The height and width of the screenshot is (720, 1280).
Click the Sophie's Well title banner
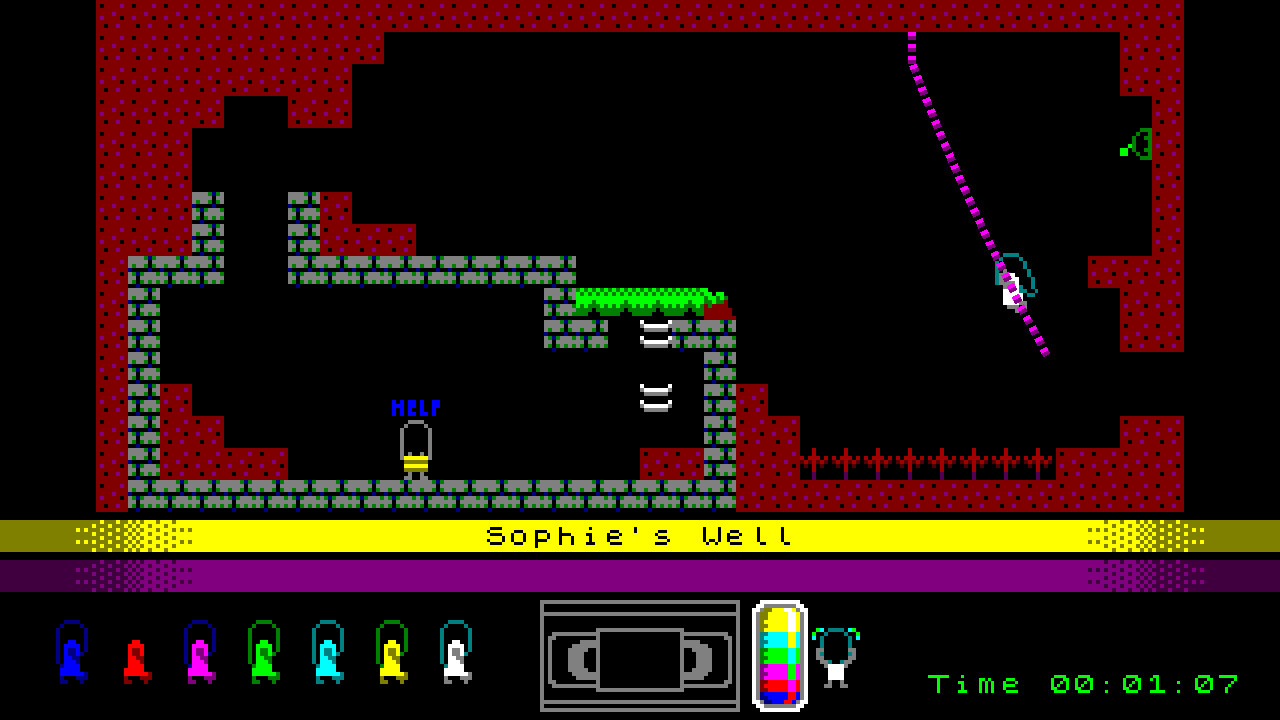pos(640,534)
